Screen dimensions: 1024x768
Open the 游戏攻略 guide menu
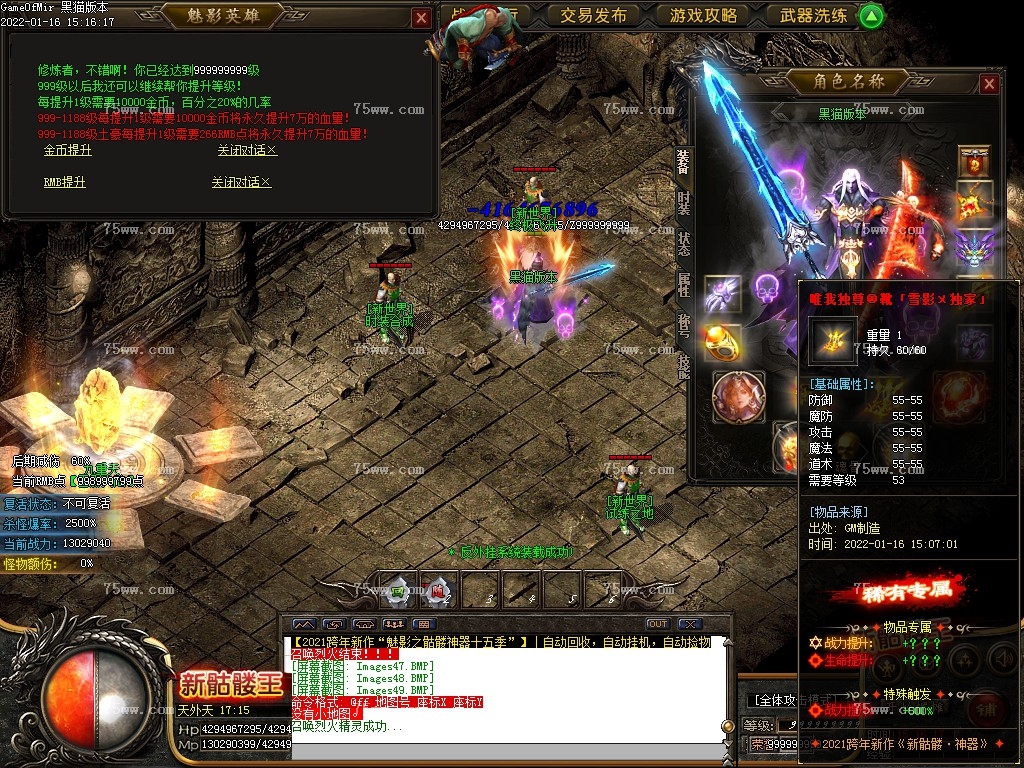click(x=703, y=15)
